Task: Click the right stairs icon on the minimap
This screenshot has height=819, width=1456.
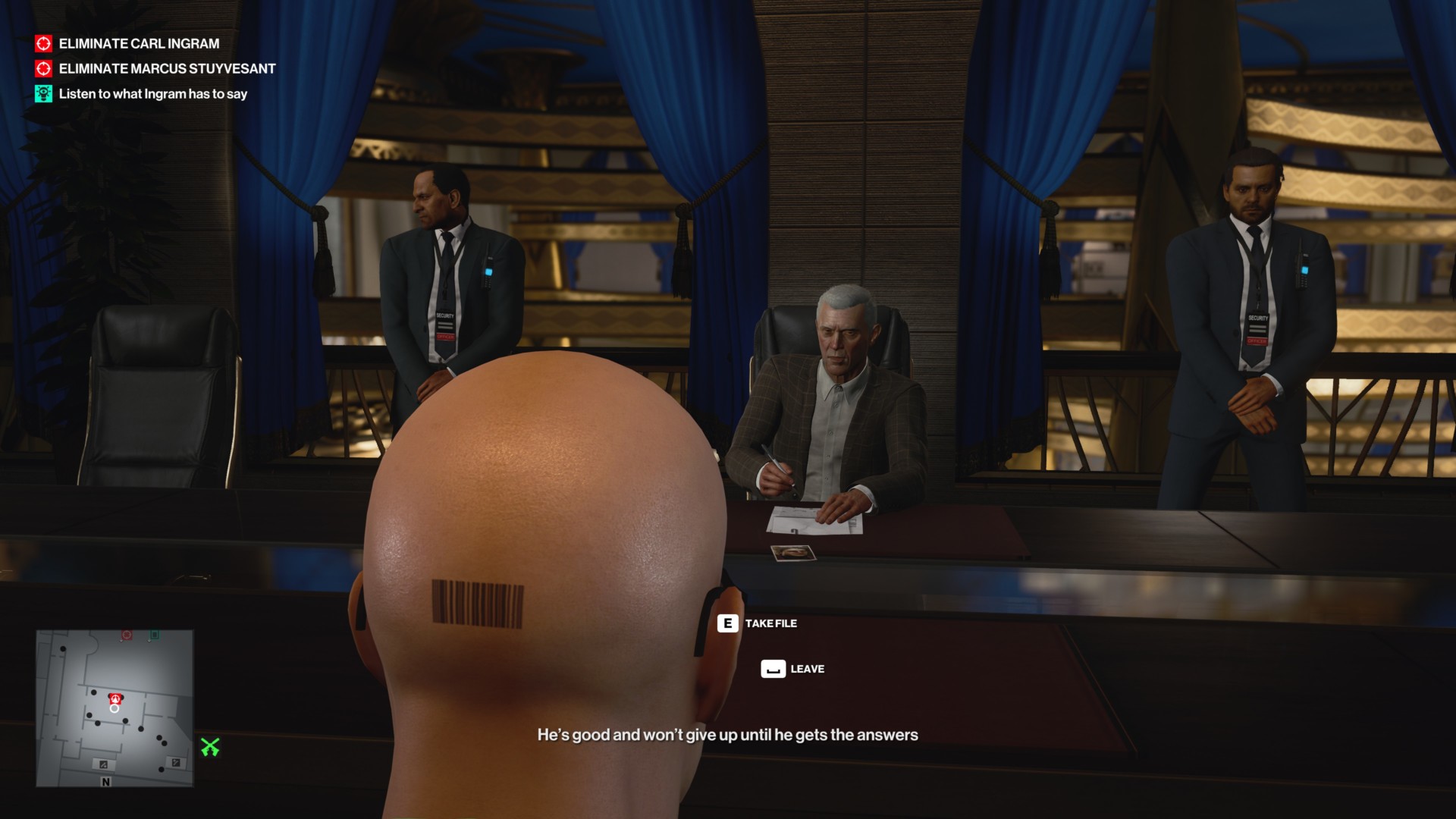Action: 176,761
